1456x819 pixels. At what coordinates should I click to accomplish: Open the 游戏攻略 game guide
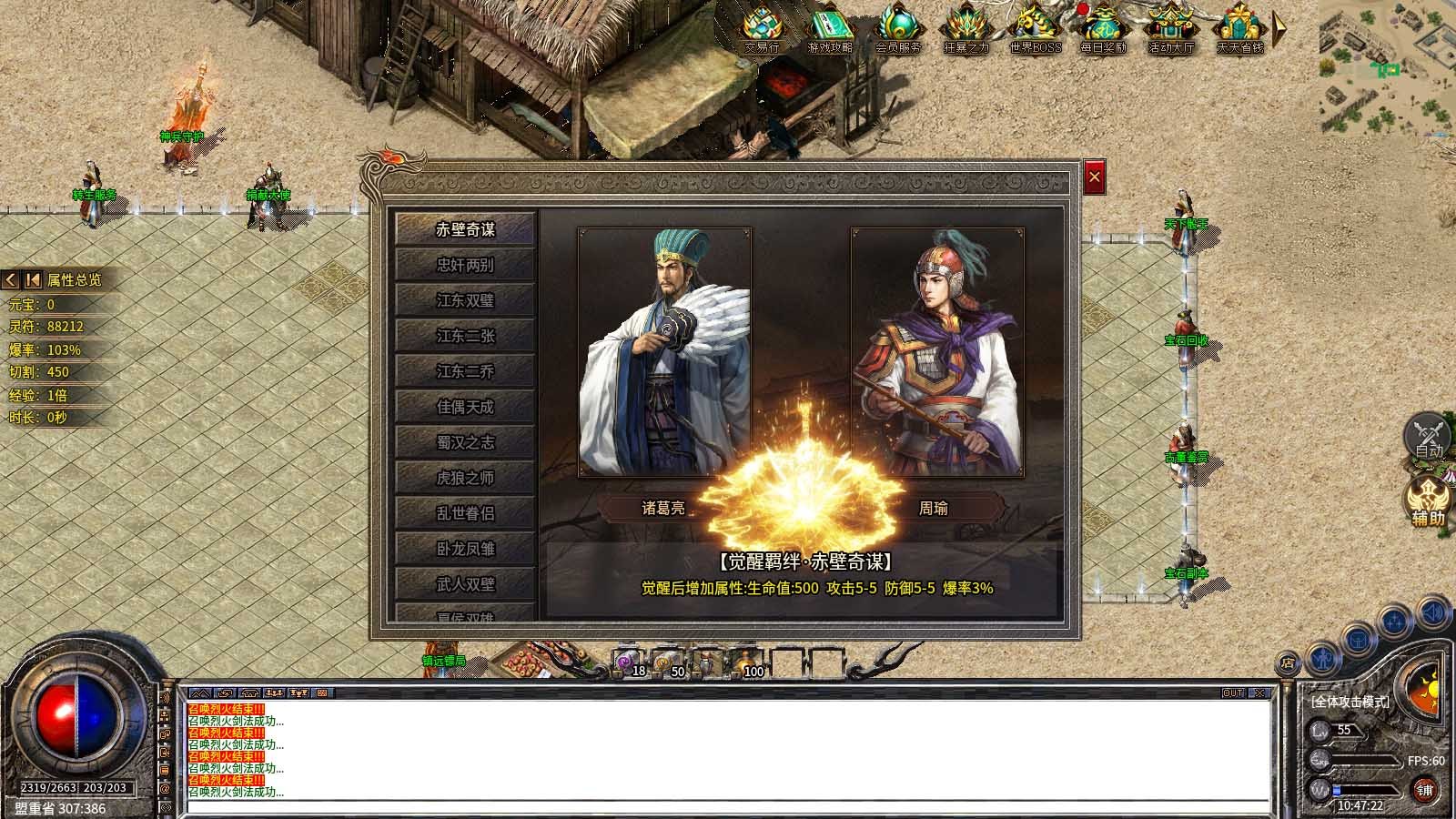(x=829, y=27)
